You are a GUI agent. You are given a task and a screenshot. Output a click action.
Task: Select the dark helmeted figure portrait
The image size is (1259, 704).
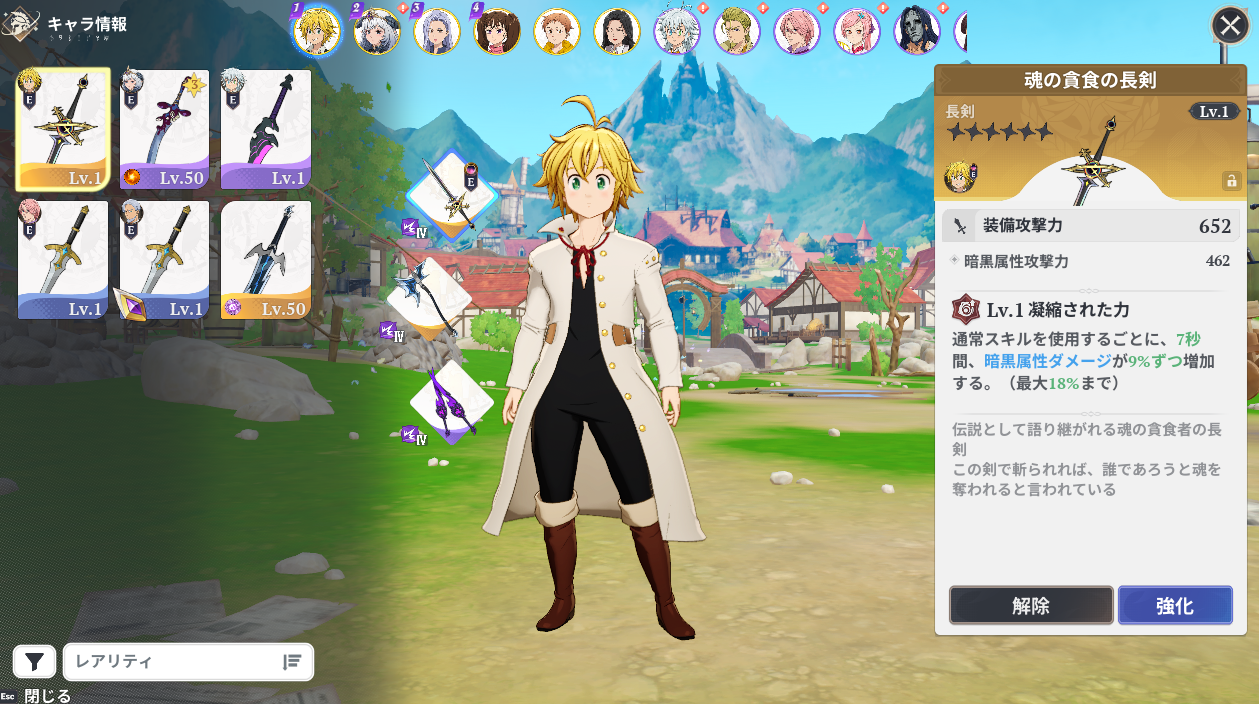(917, 31)
